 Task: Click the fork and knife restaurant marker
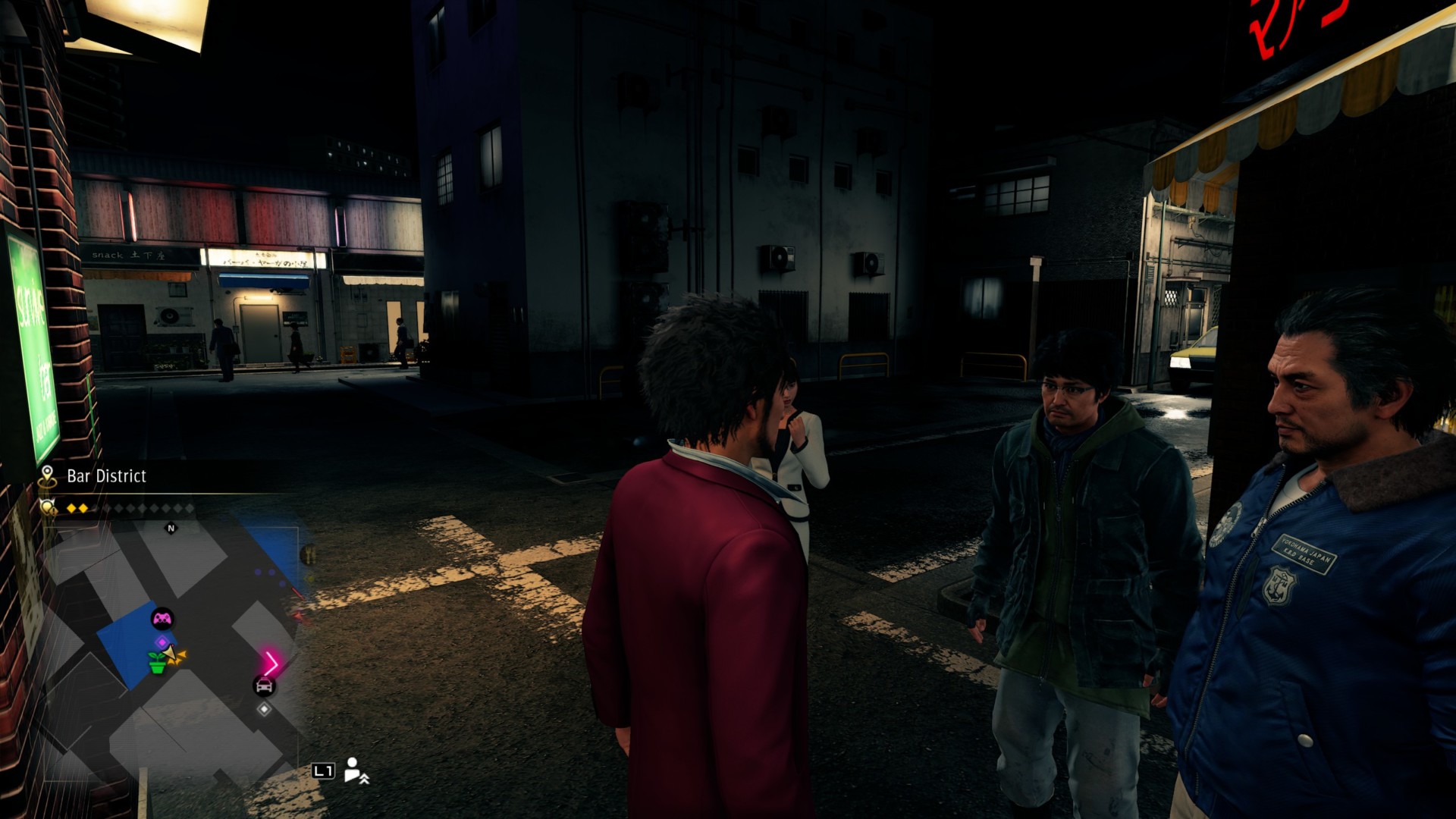[x=309, y=555]
